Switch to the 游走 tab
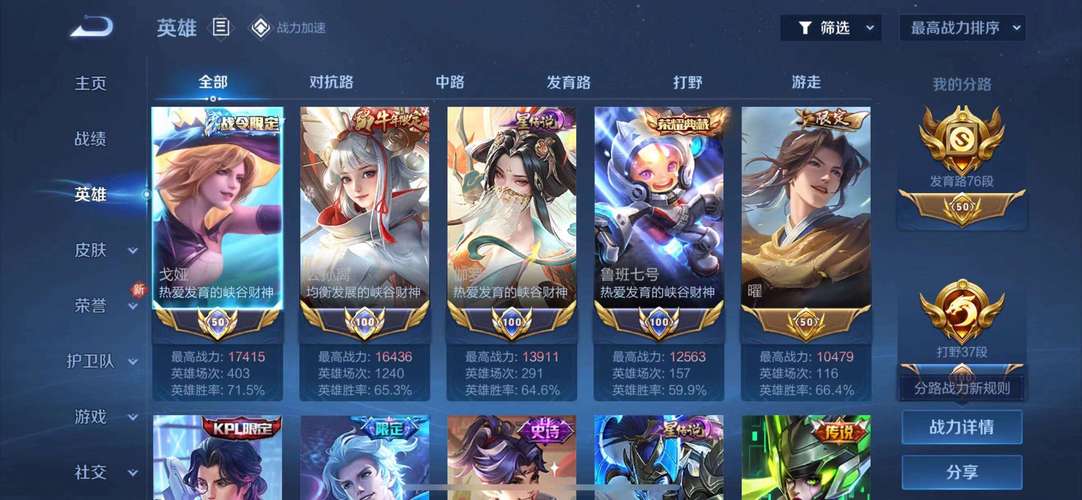 point(806,82)
